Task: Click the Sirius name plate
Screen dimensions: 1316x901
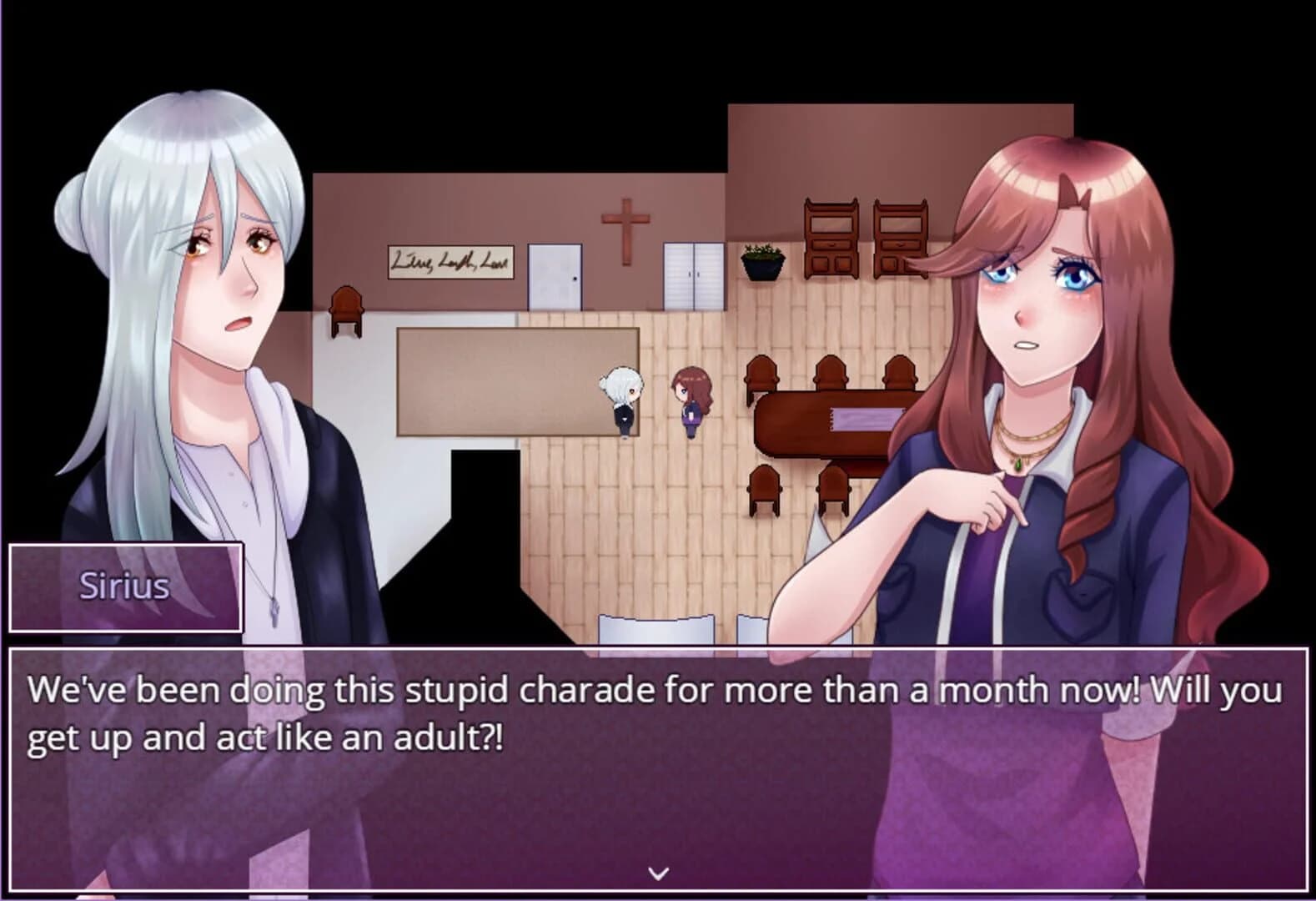Action: [x=123, y=586]
